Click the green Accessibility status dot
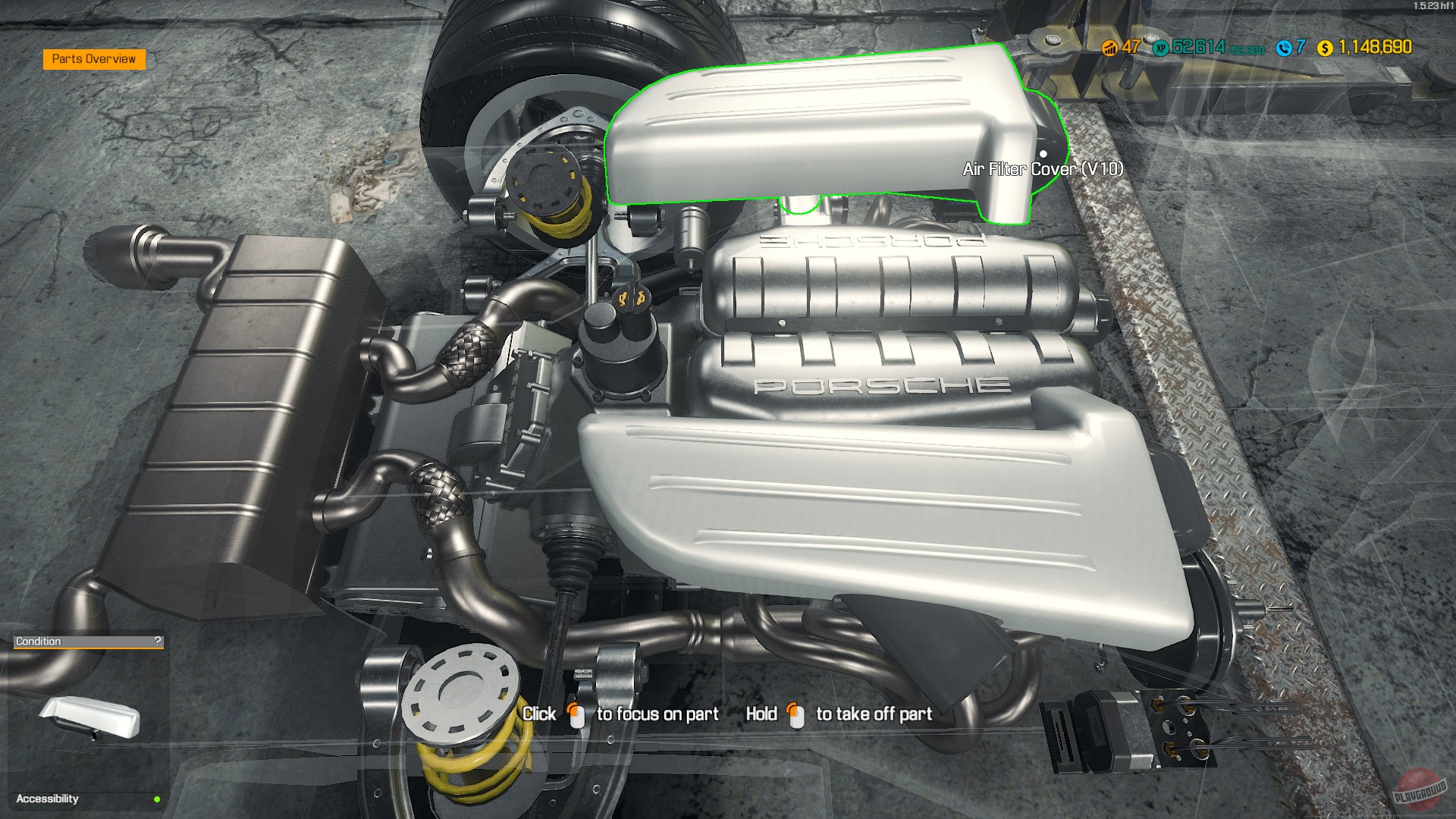Image resolution: width=1456 pixels, height=819 pixels. pos(157,799)
